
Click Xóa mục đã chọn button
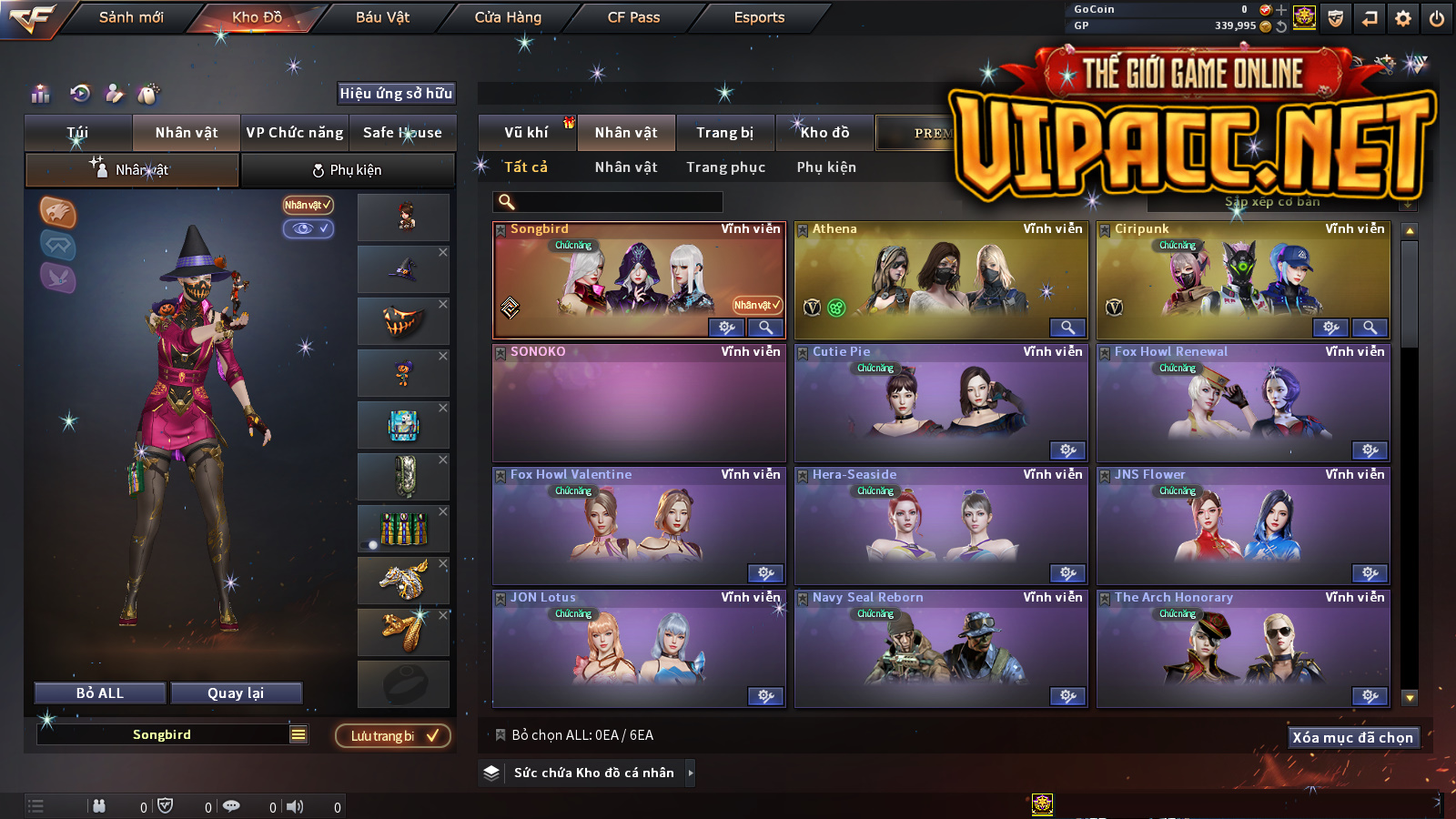pyautogui.click(x=1352, y=738)
